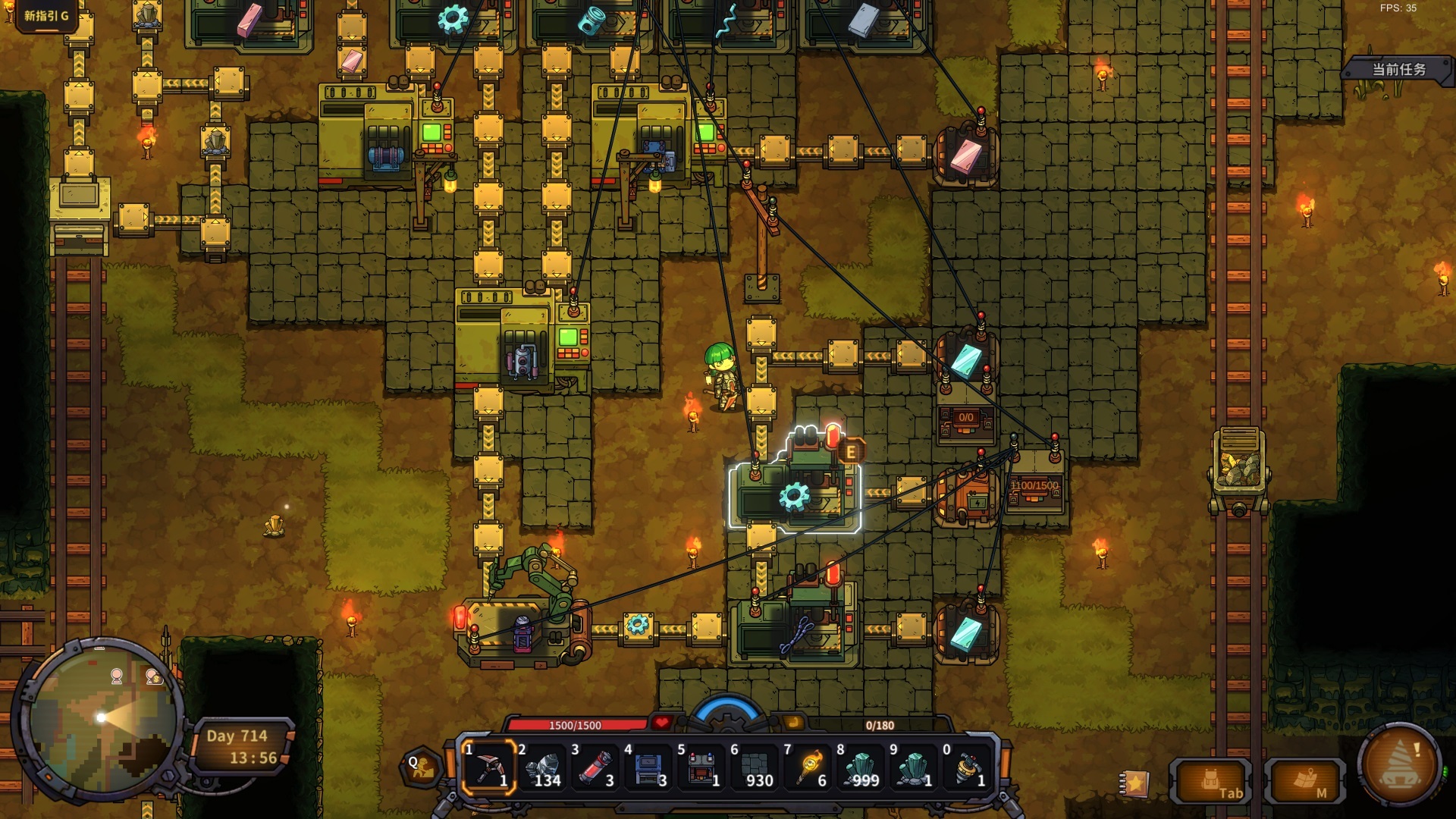Choose the single teal crystal in slot 9
1456x819 pixels.
click(915, 767)
